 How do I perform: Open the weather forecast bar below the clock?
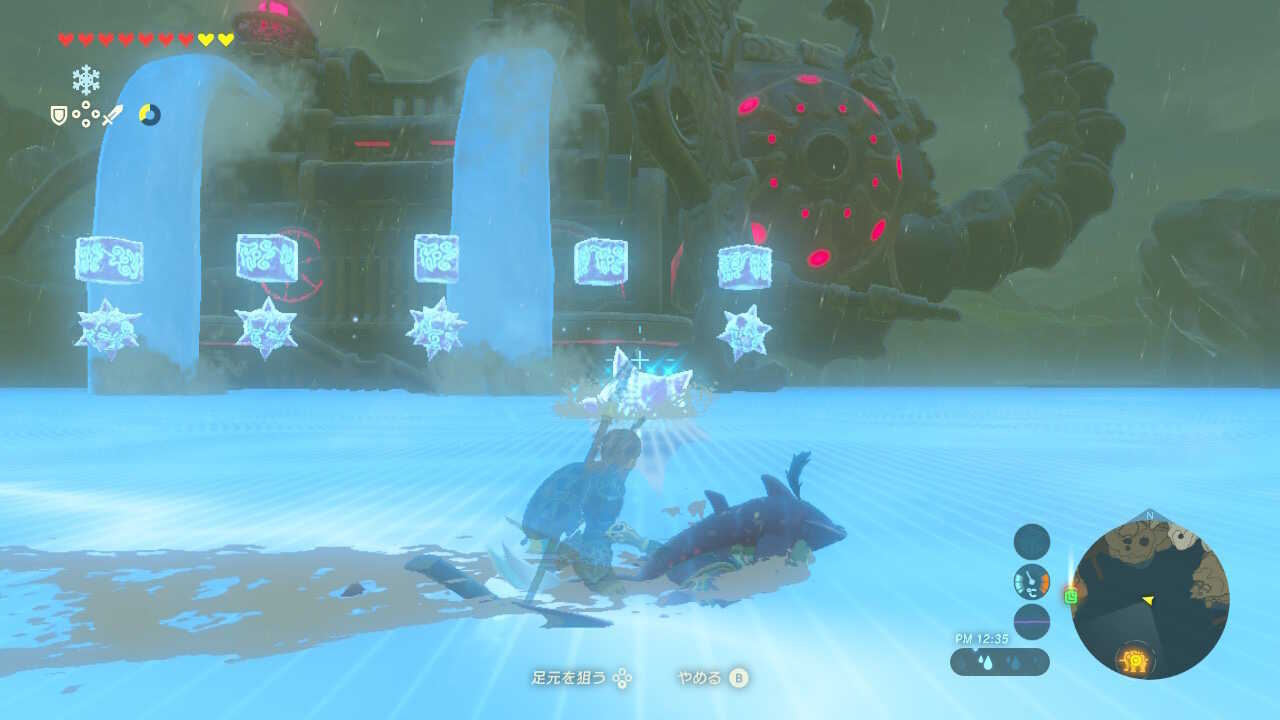[x=1000, y=661]
